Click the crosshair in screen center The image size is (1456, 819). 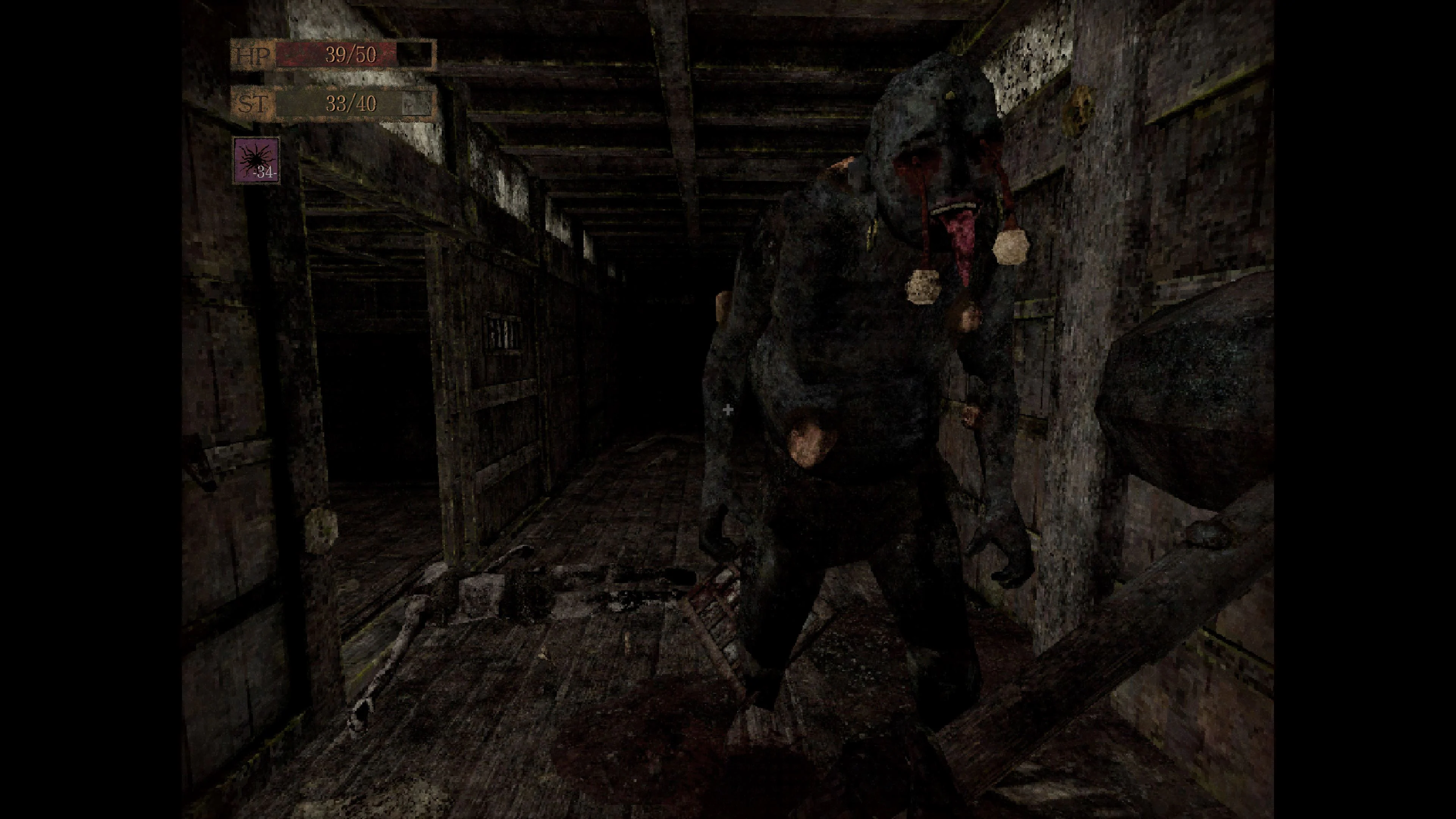click(728, 409)
